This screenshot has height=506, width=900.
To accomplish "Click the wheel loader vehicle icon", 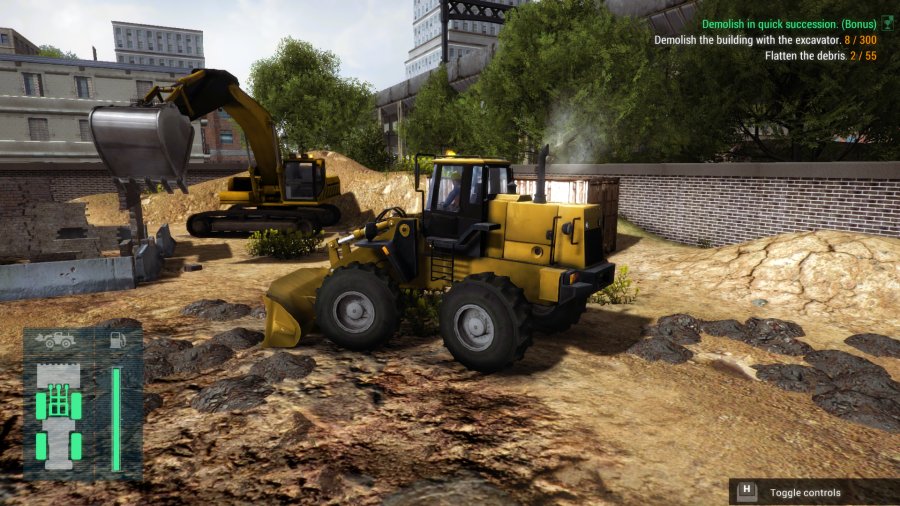I will point(56,340).
